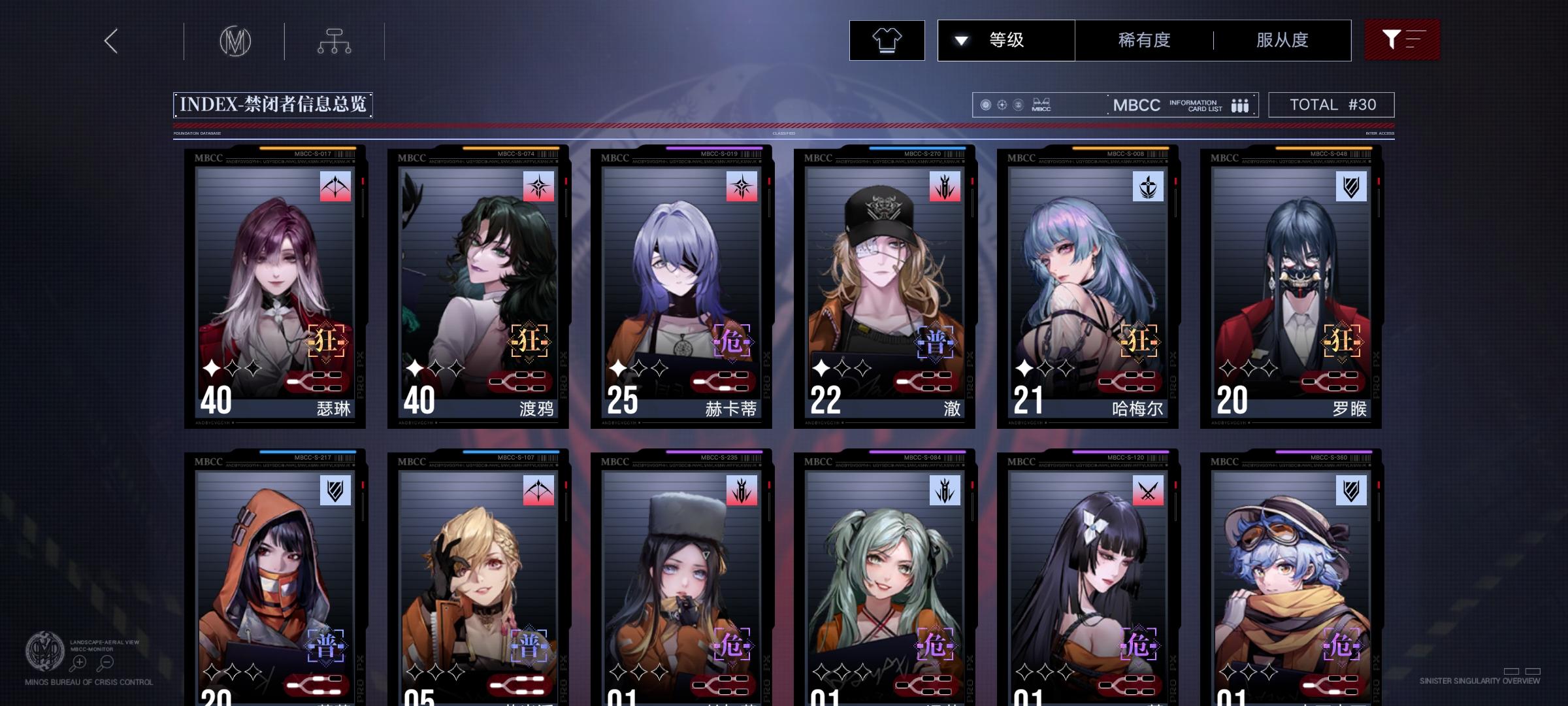Open the red filter funnel panel
Viewport: 1568px width, 706px height.
tap(1402, 40)
